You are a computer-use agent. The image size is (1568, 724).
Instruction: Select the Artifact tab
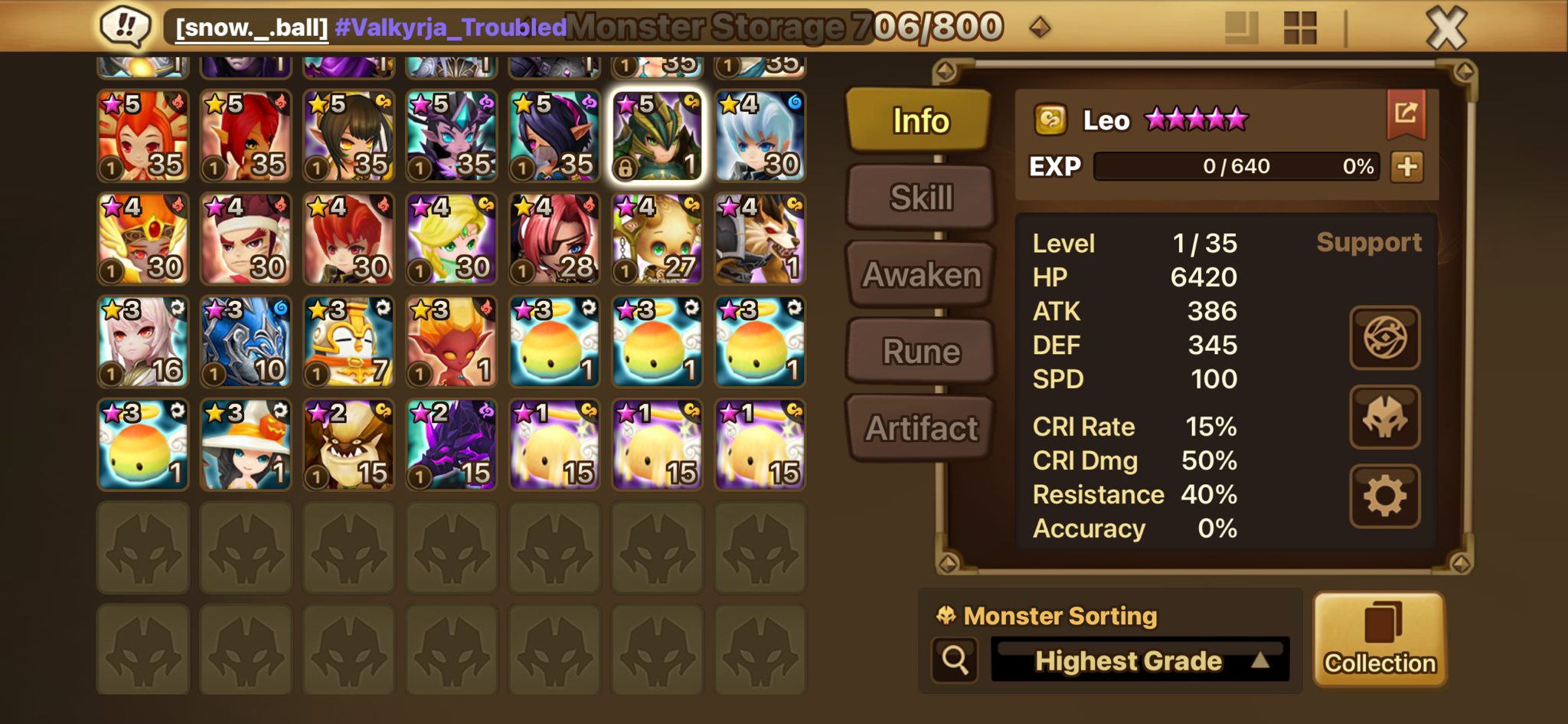[x=921, y=428]
